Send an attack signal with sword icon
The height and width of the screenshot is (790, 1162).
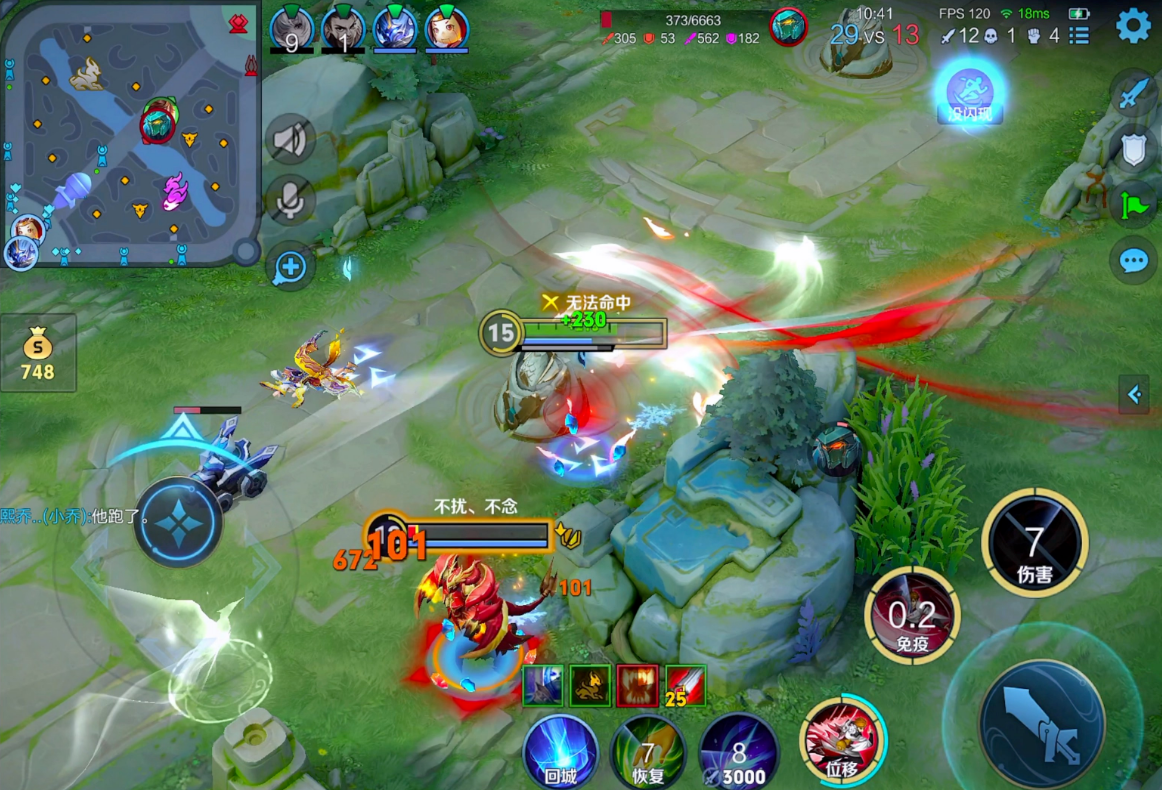pos(1133,95)
